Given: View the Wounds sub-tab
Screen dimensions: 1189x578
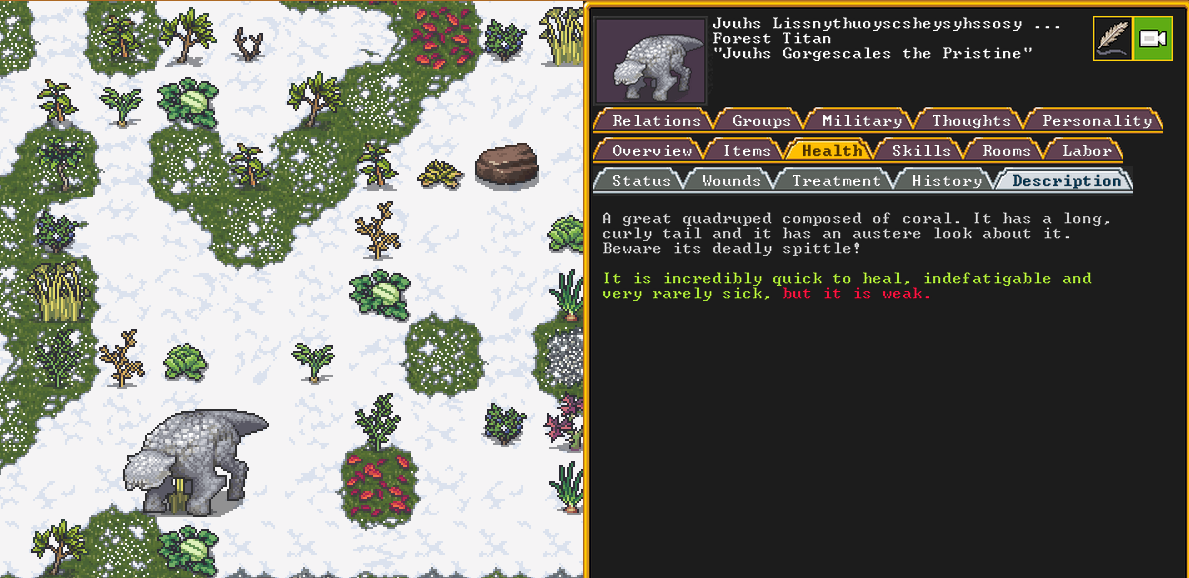Looking at the screenshot, I should click(731, 181).
